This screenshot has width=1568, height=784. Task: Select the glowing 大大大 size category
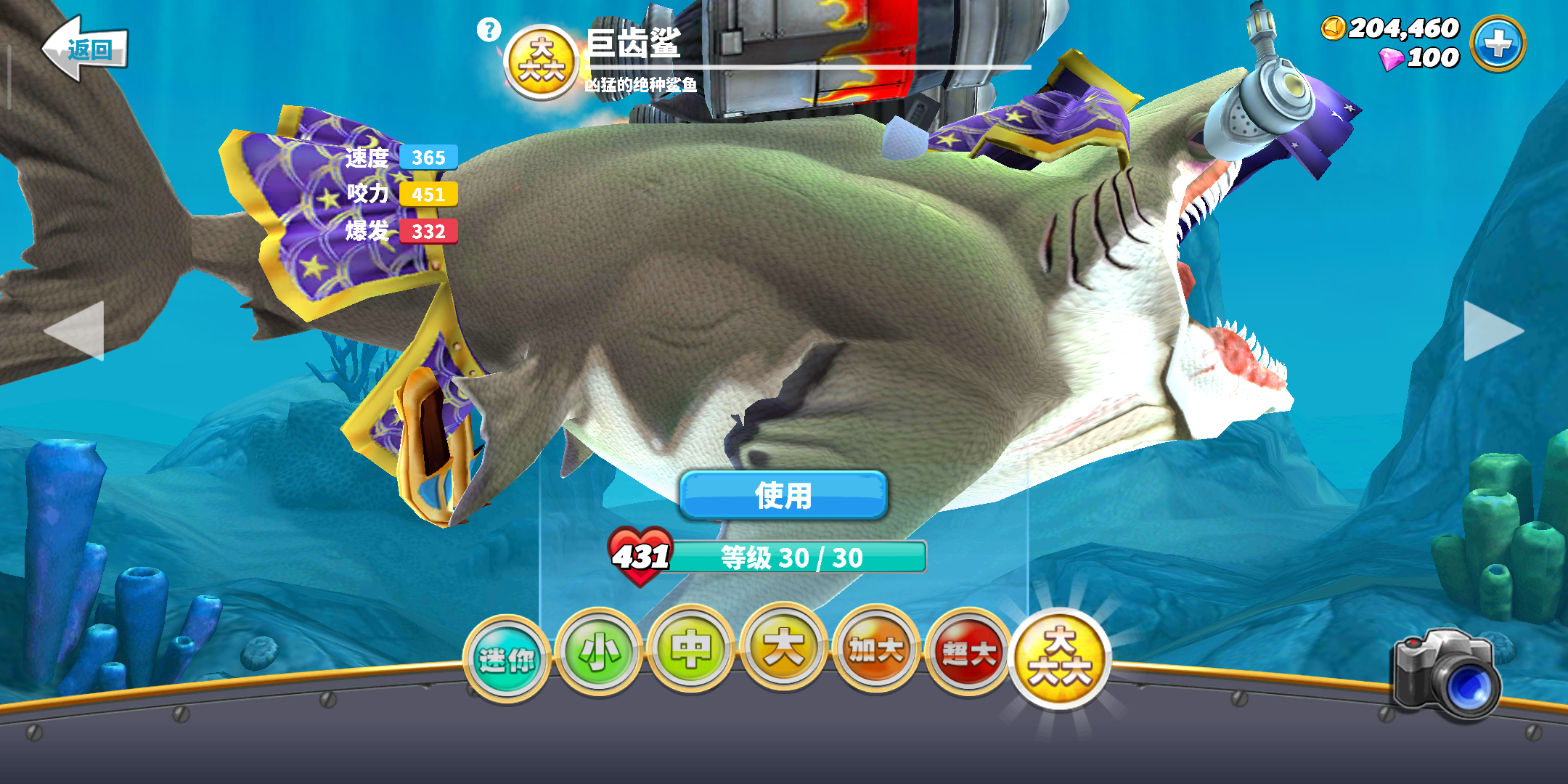pos(1060,658)
